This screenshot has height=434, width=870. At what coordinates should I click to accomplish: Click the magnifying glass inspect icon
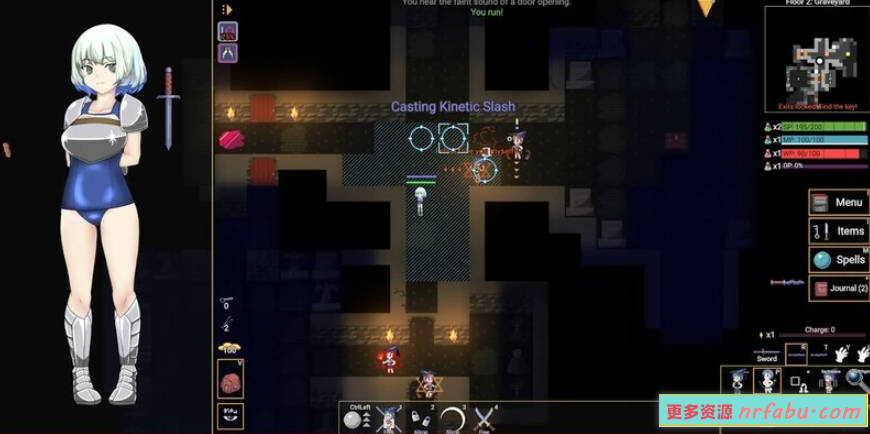(x=857, y=379)
